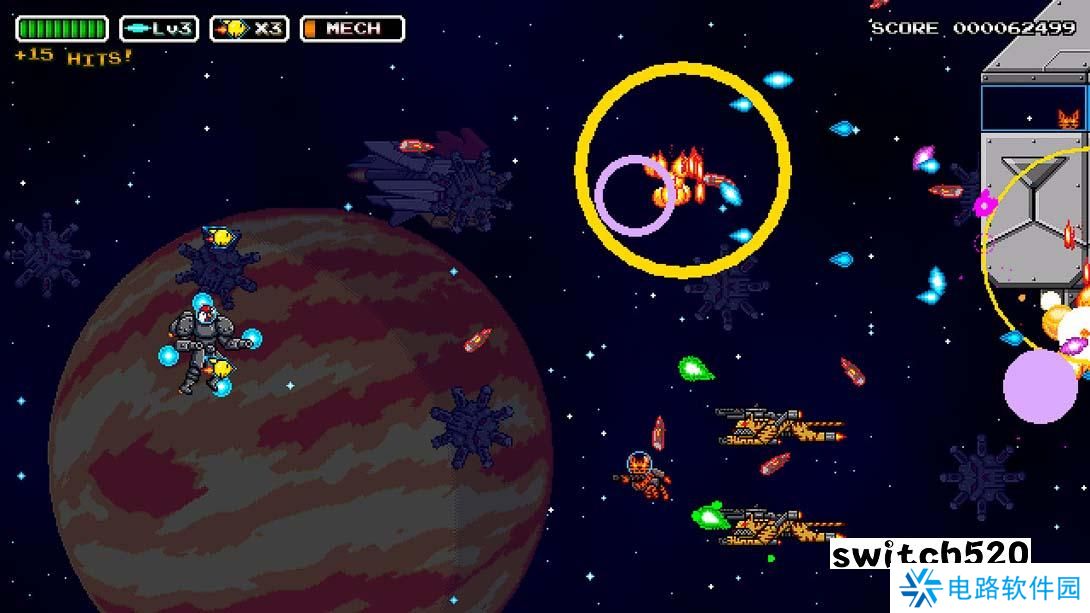Select the X3 bomb stock icon
Image resolution: width=1090 pixels, height=613 pixels.
(x=249, y=29)
